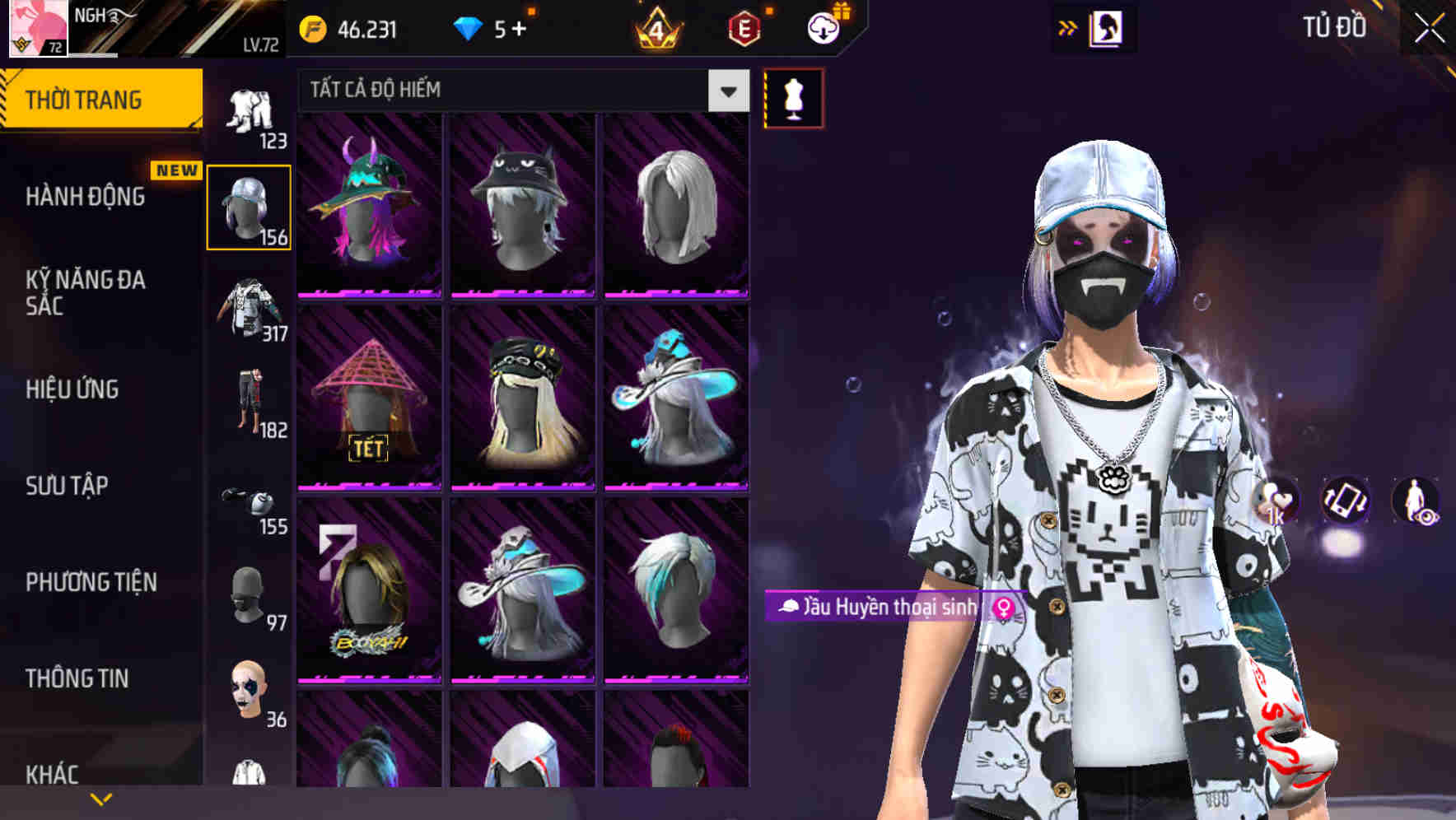This screenshot has height=820, width=1456.
Task: Open the player portrait icon top right
Action: [1104, 27]
